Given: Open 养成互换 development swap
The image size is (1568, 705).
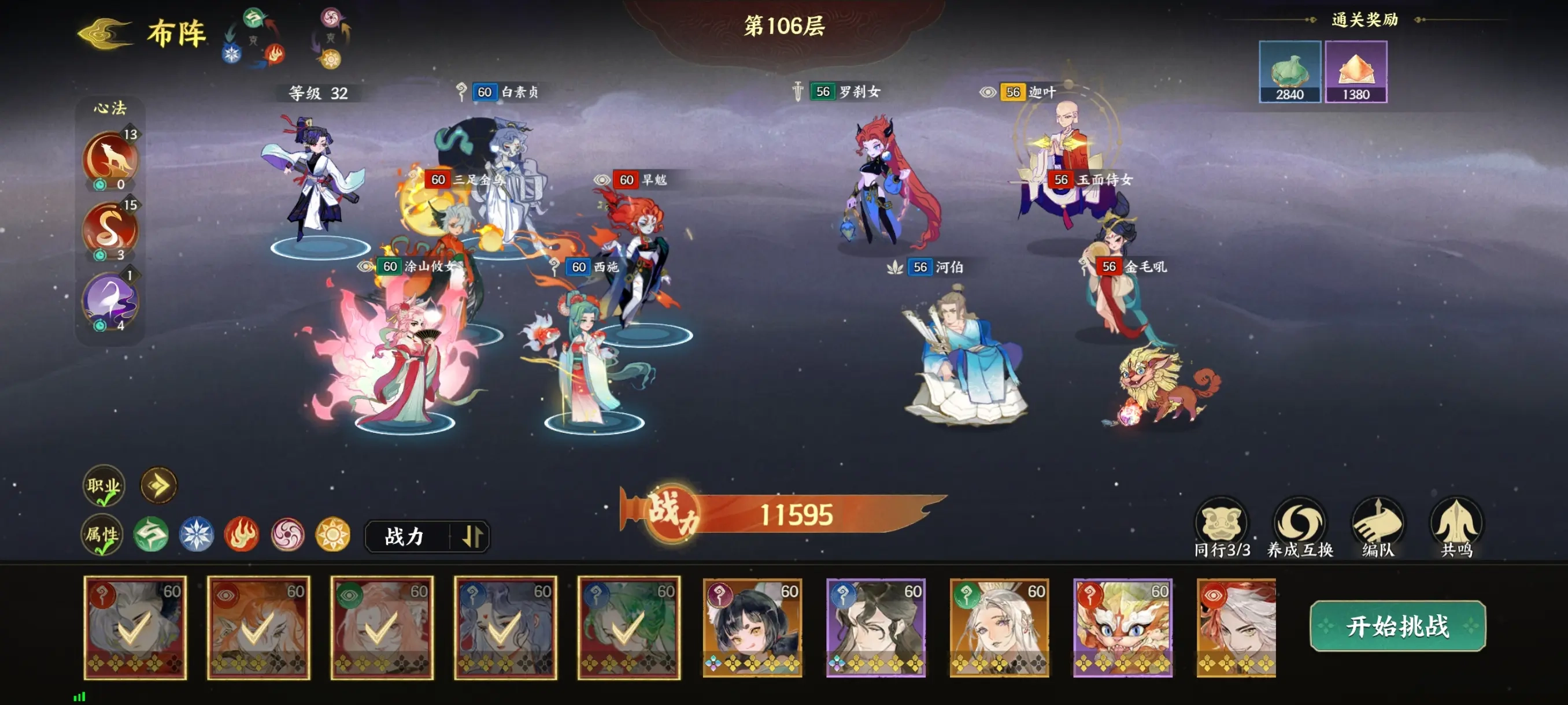Looking at the screenshot, I should (1300, 528).
